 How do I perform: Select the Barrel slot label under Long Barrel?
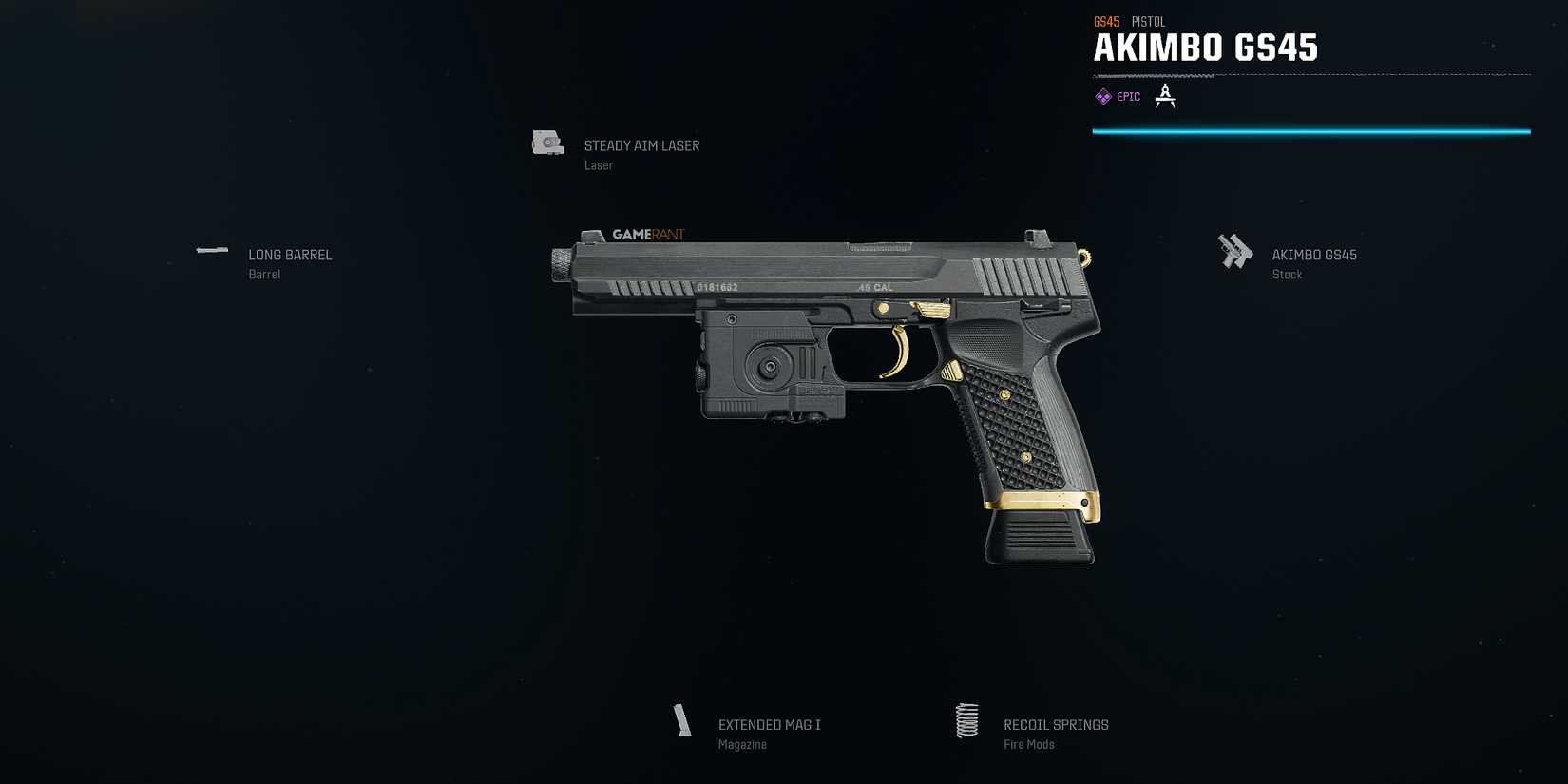[264, 274]
